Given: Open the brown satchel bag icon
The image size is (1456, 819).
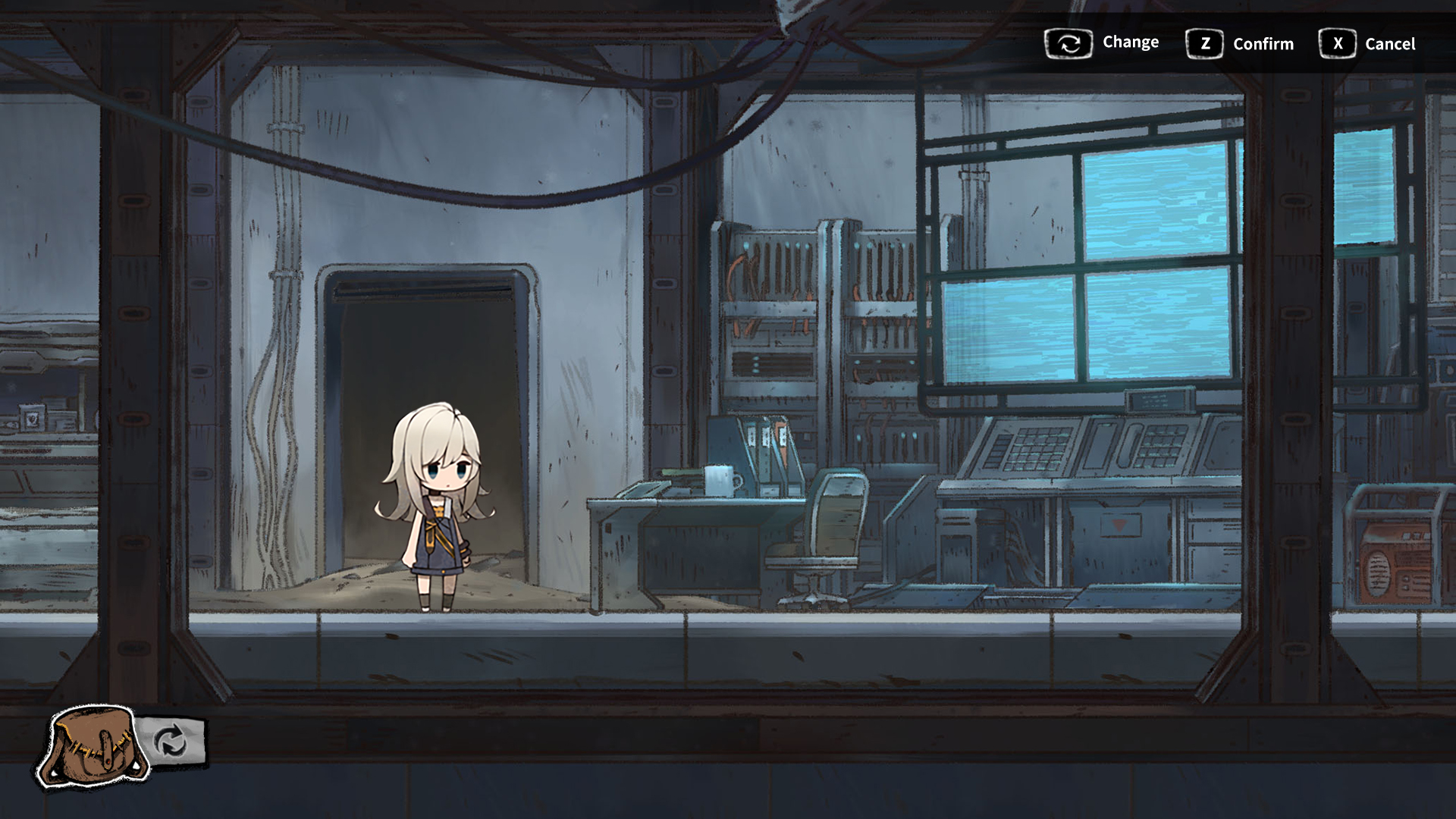Looking at the screenshot, I should click(x=93, y=747).
